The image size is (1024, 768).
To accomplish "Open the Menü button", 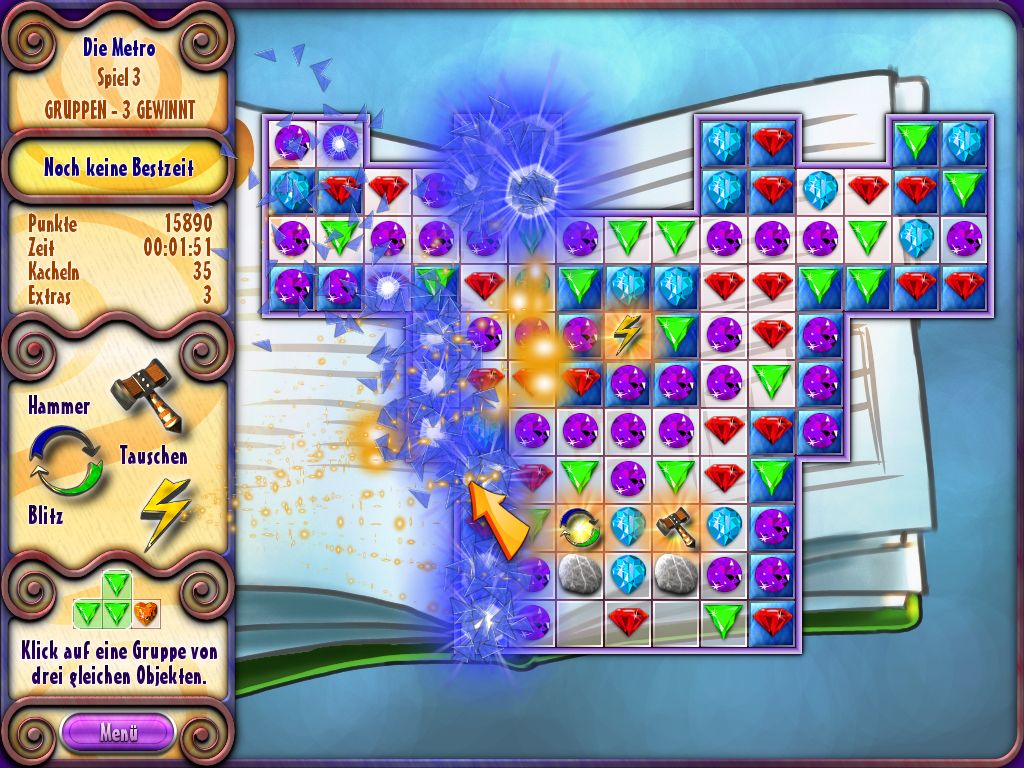I will coord(117,731).
